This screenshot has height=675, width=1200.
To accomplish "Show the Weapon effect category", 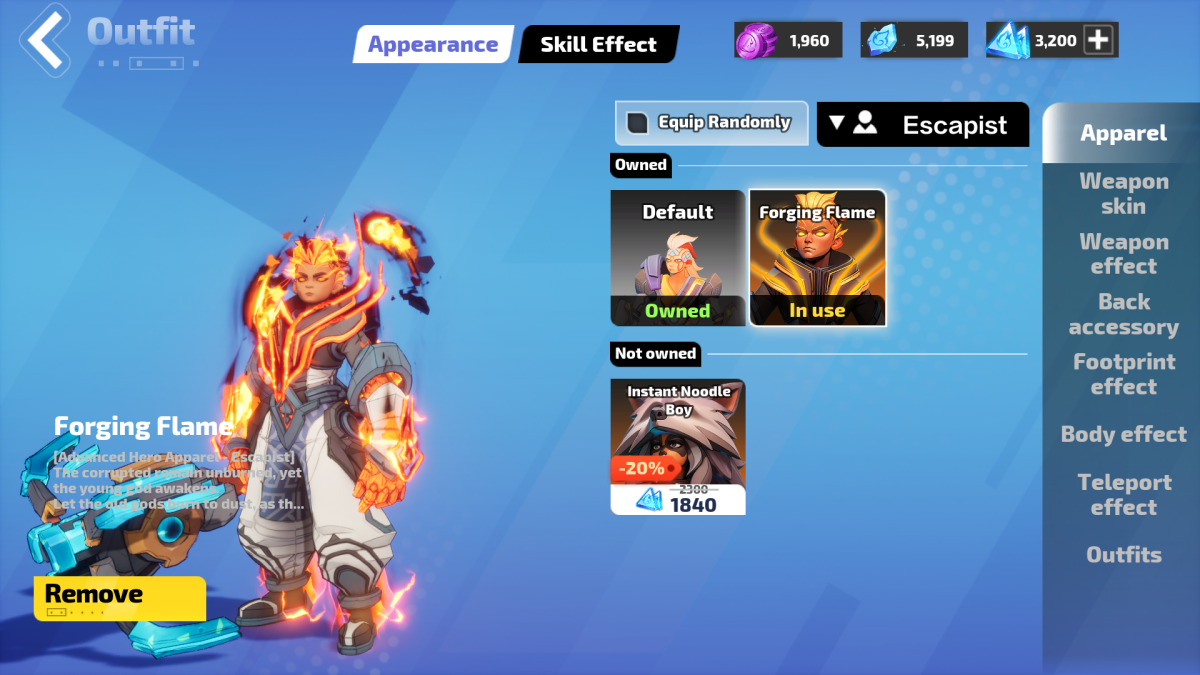I will (1123, 254).
